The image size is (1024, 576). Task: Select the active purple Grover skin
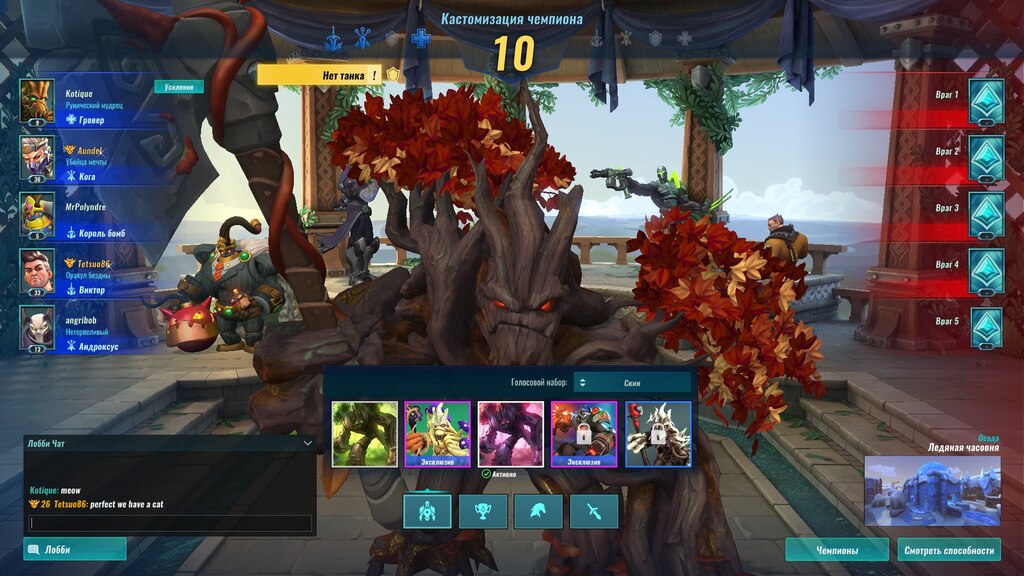511,434
